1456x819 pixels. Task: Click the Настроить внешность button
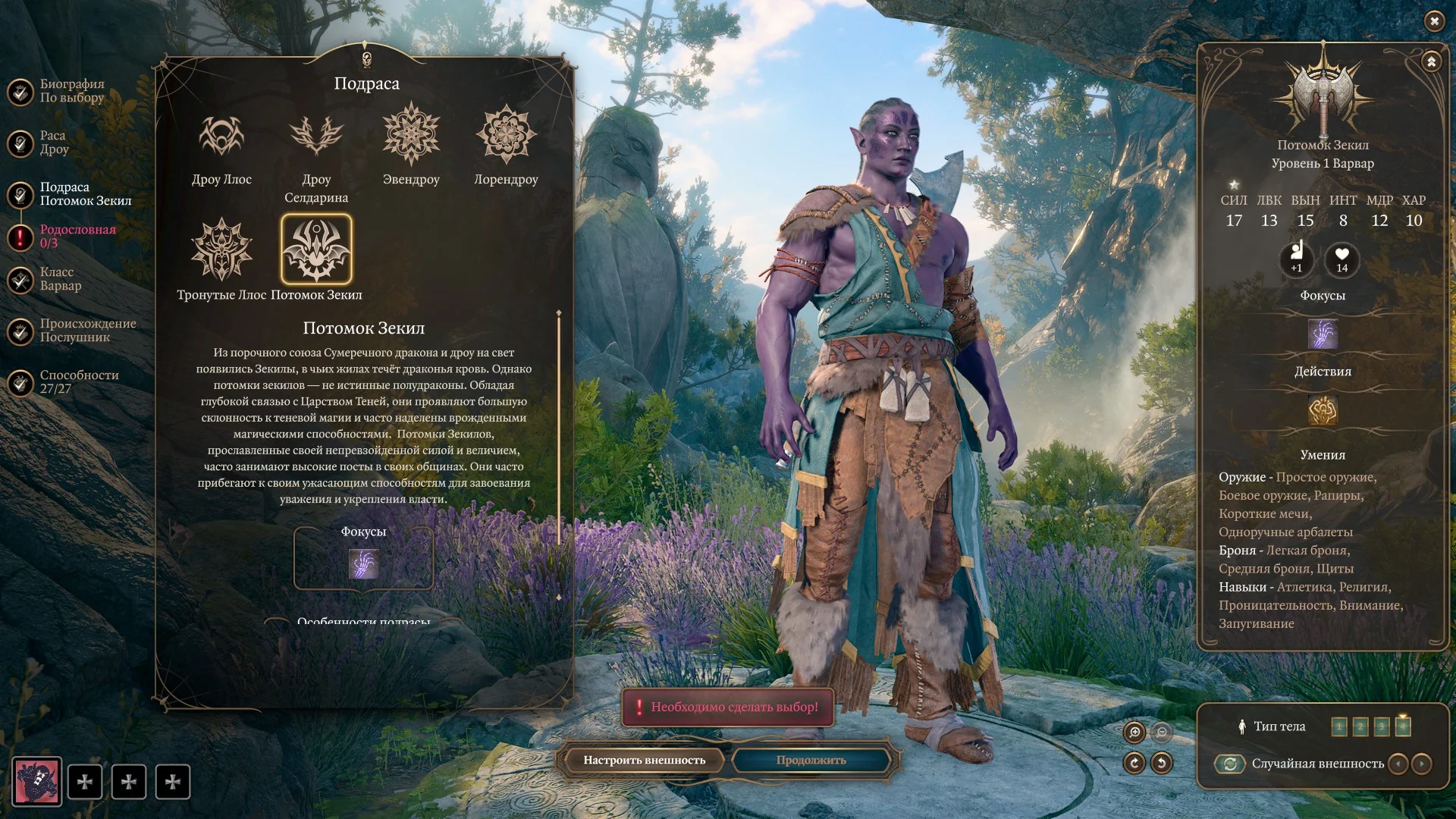(644, 760)
